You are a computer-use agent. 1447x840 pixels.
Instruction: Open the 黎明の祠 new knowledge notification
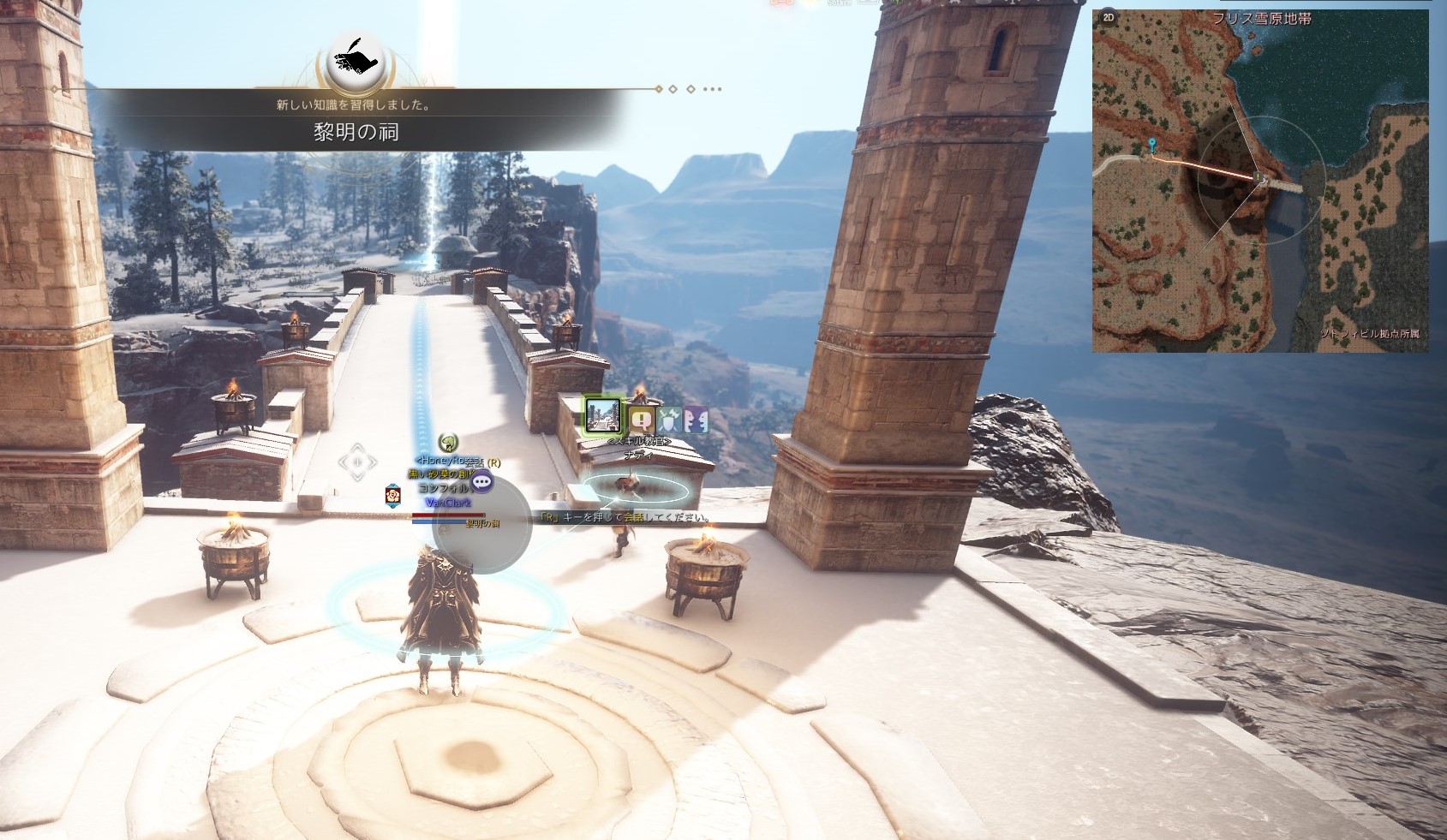point(356,132)
